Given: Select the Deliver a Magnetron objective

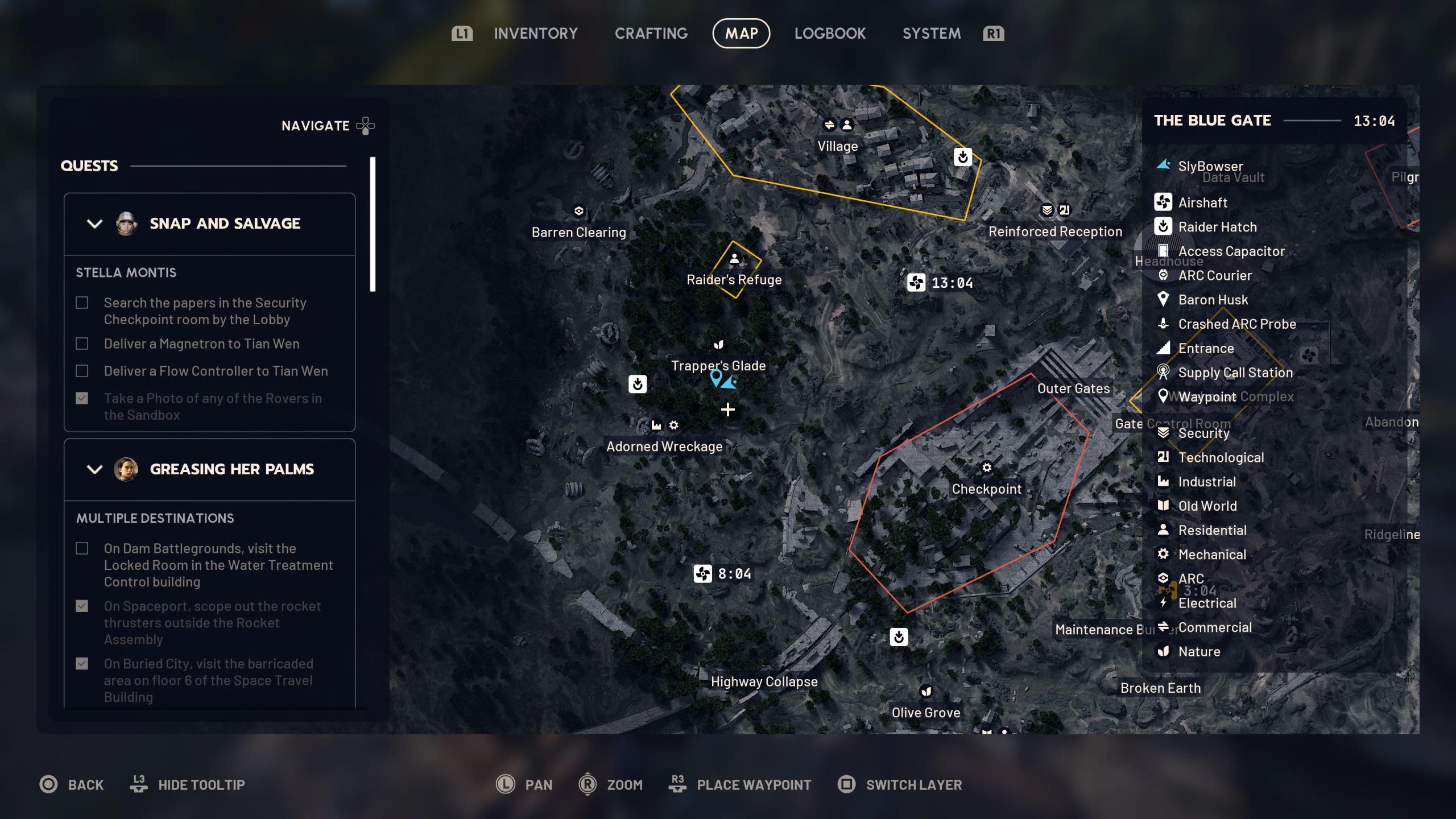Looking at the screenshot, I should click(x=201, y=344).
